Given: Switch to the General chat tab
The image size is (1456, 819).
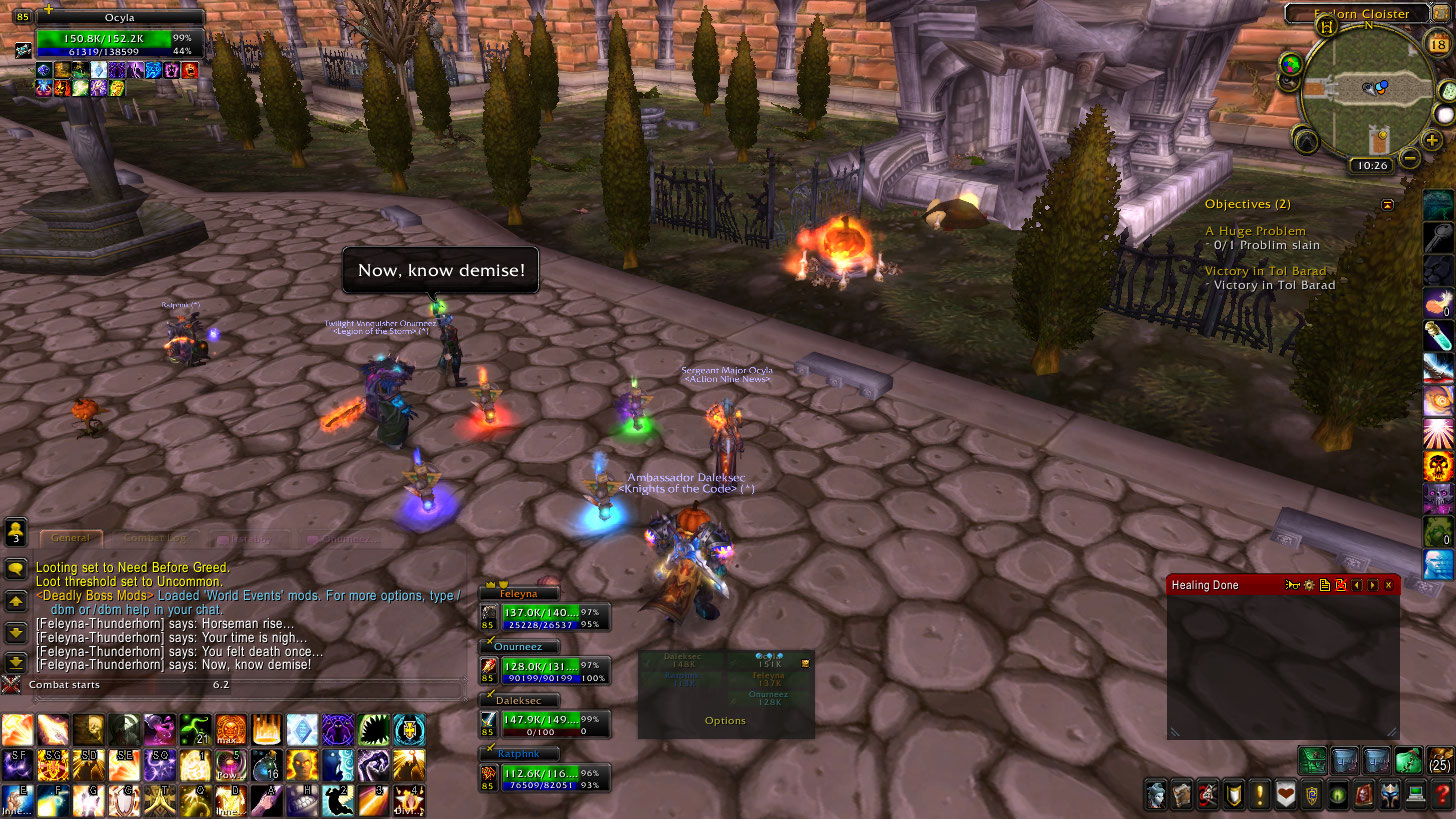Looking at the screenshot, I should 70,538.
